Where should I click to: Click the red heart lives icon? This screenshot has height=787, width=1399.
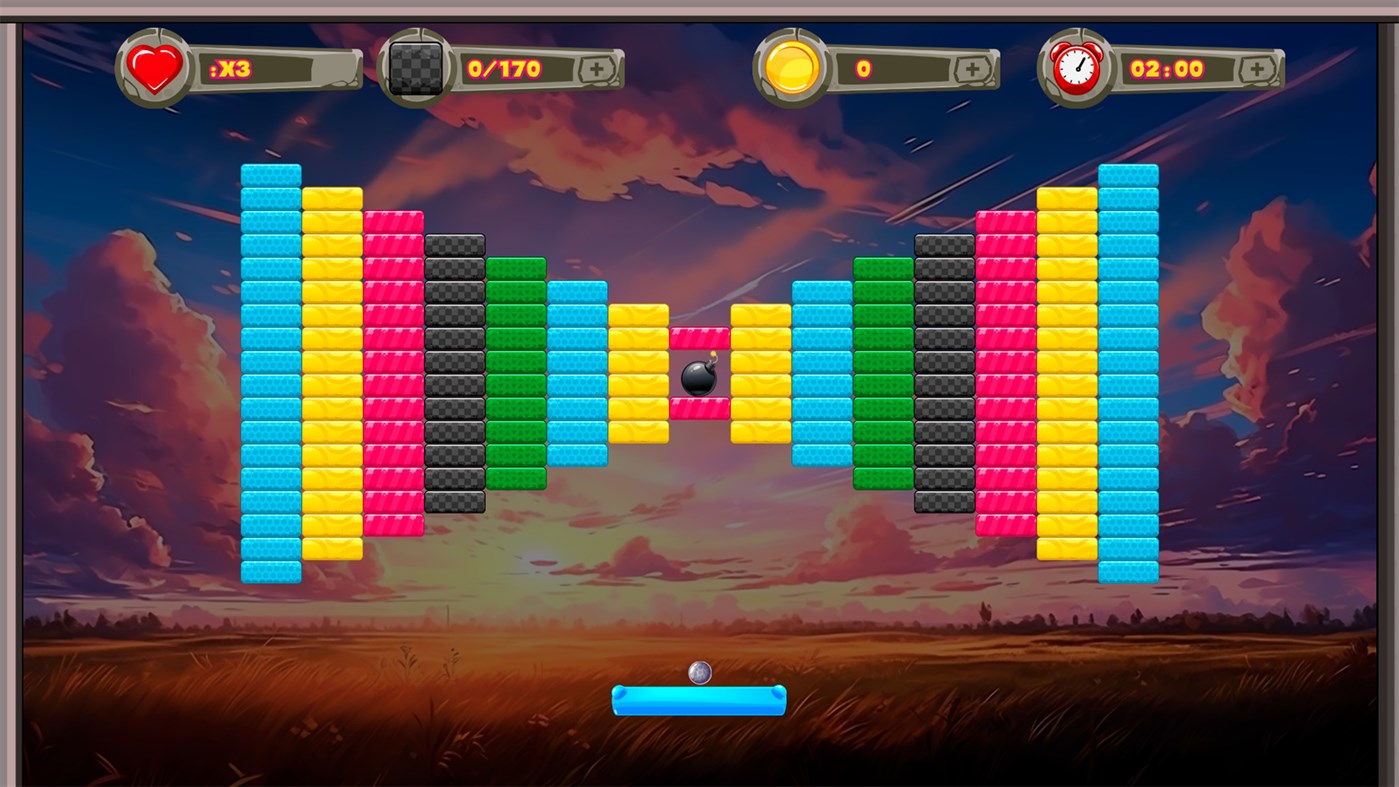[x=155, y=66]
